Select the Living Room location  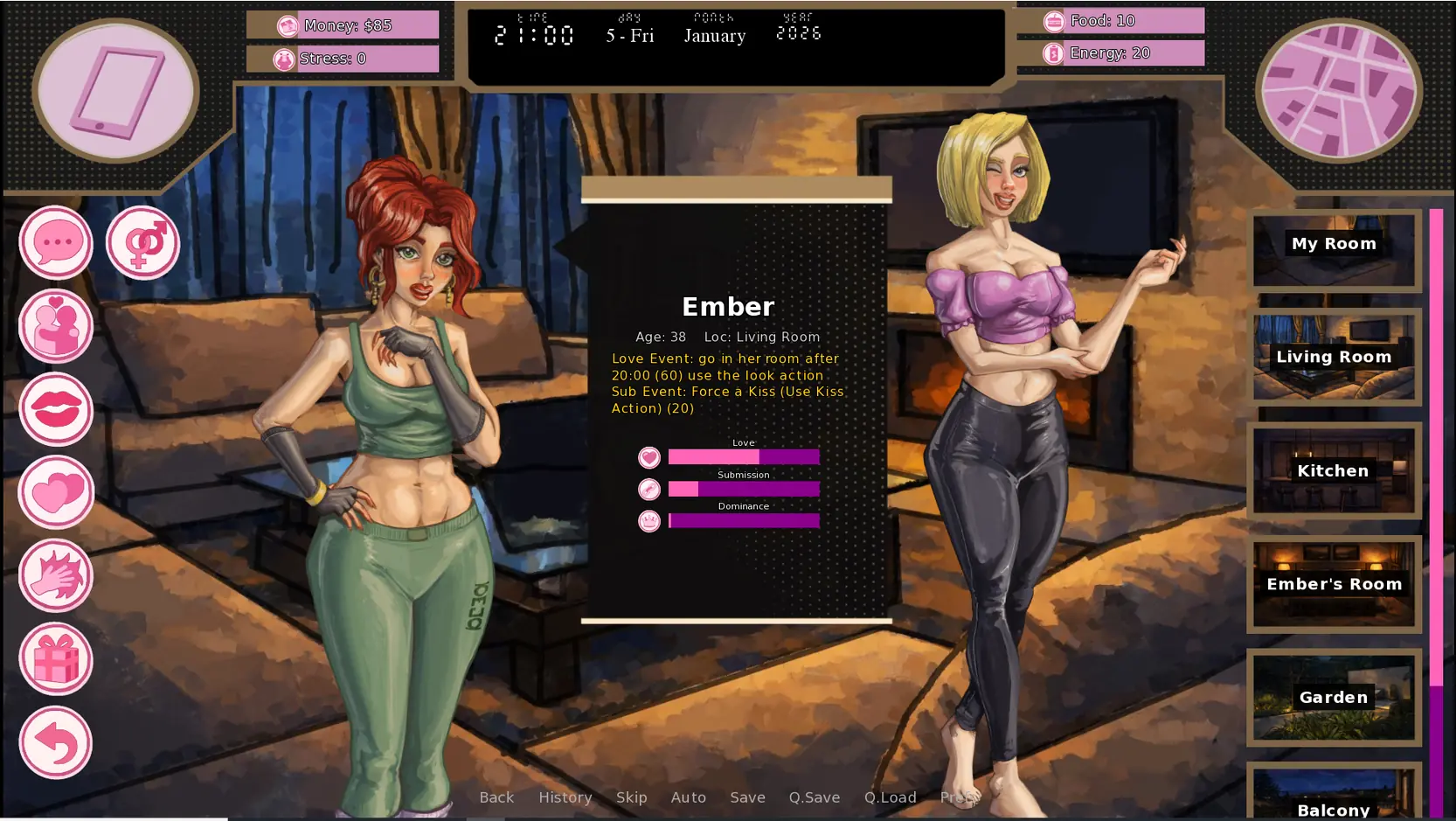tap(1334, 357)
